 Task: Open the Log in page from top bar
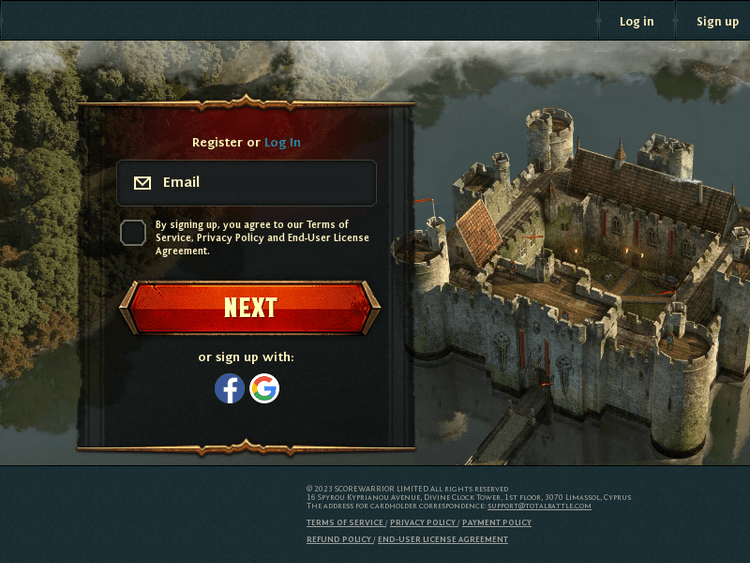coord(636,21)
